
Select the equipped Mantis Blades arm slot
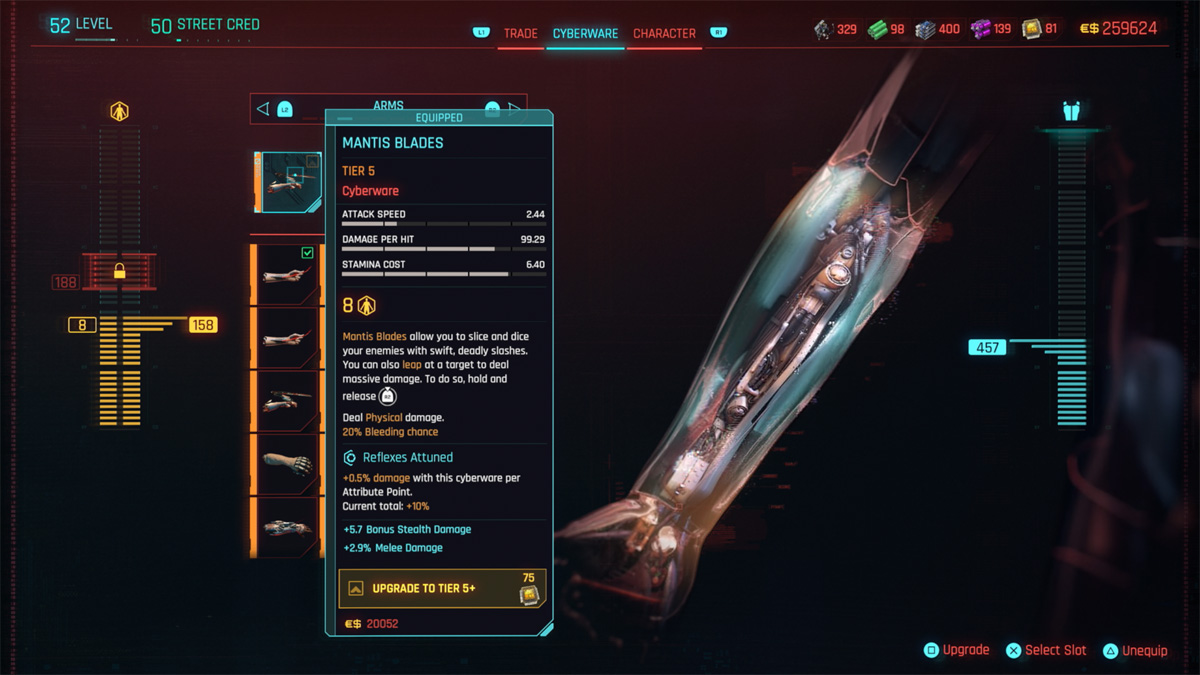289,182
